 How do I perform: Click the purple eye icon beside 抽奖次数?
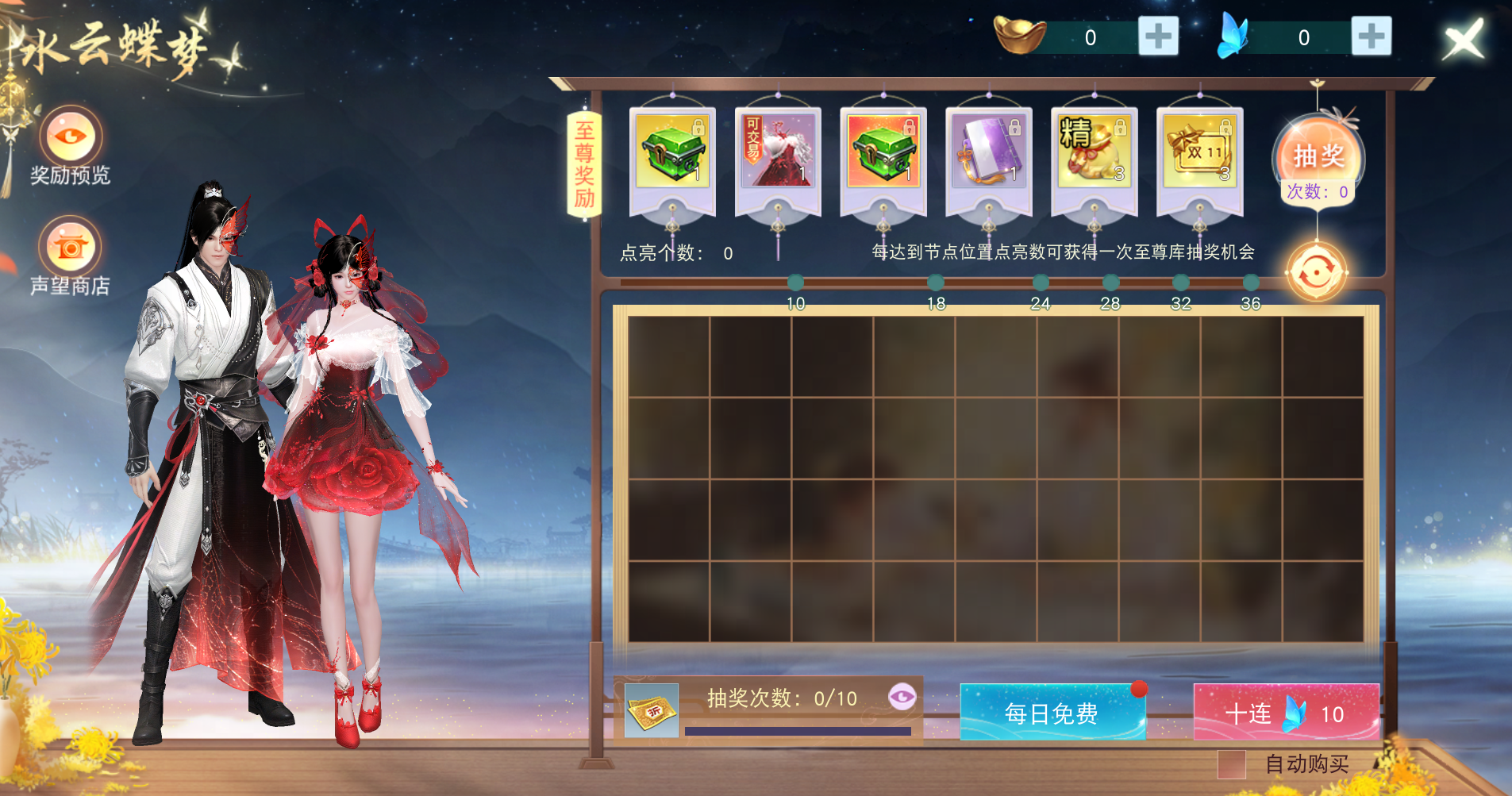click(902, 697)
